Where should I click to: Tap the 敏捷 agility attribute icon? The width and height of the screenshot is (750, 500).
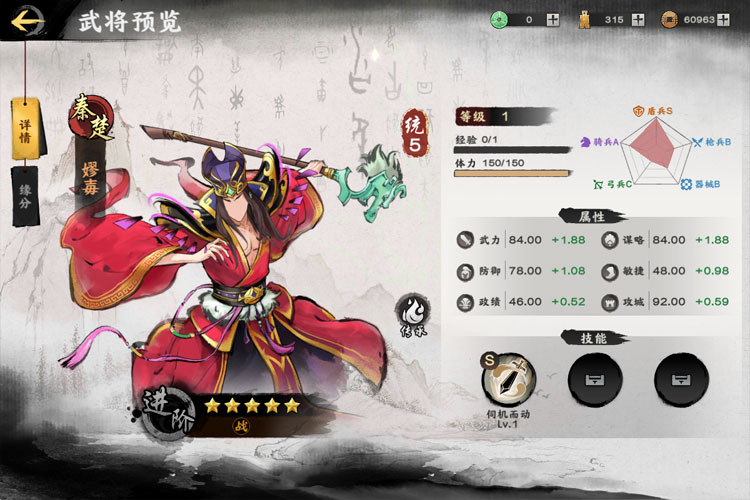pyautogui.click(x=609, y=271)
